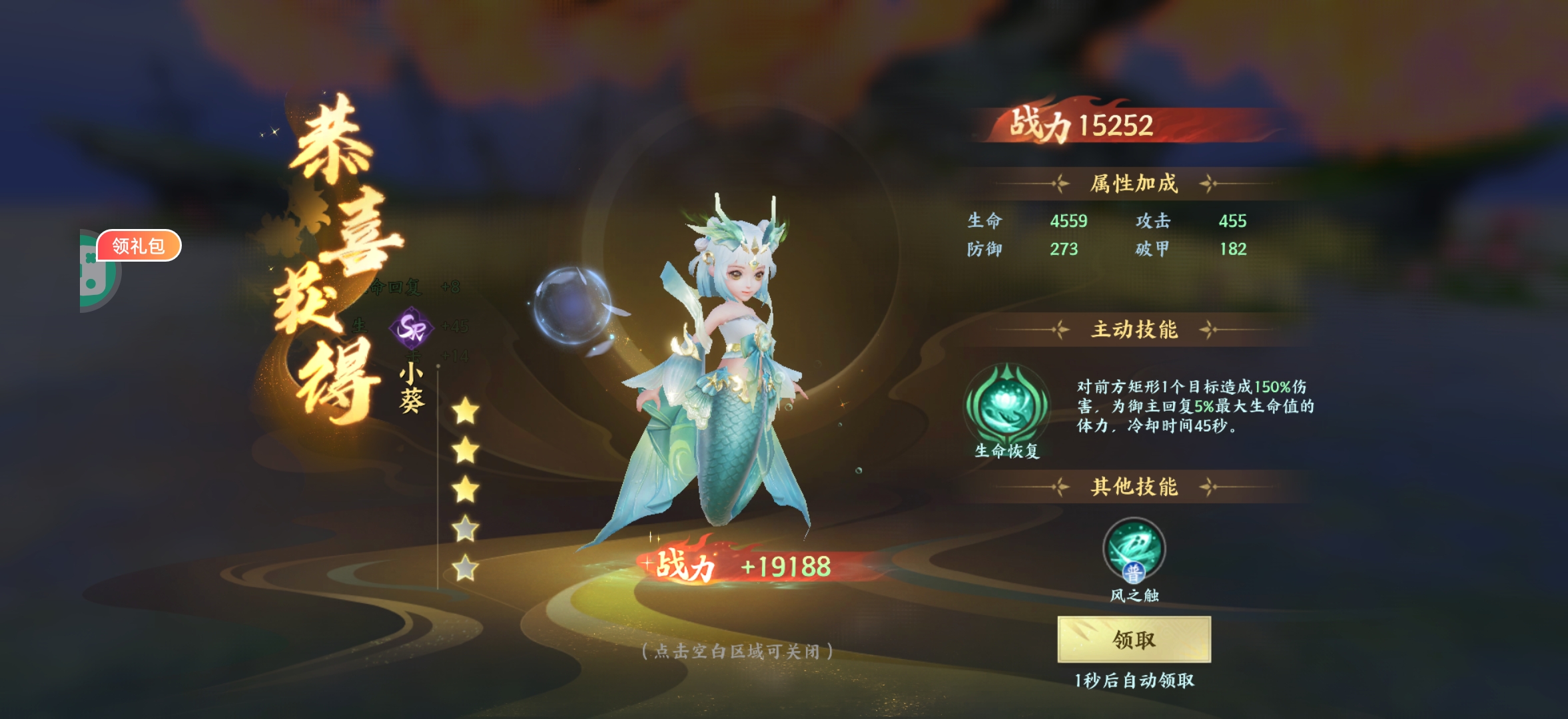The height and width of the screenshot is (719, 1568).
Task: Click the blue bubble orb beside the mermaid
Action: click(x=573, y=306)
